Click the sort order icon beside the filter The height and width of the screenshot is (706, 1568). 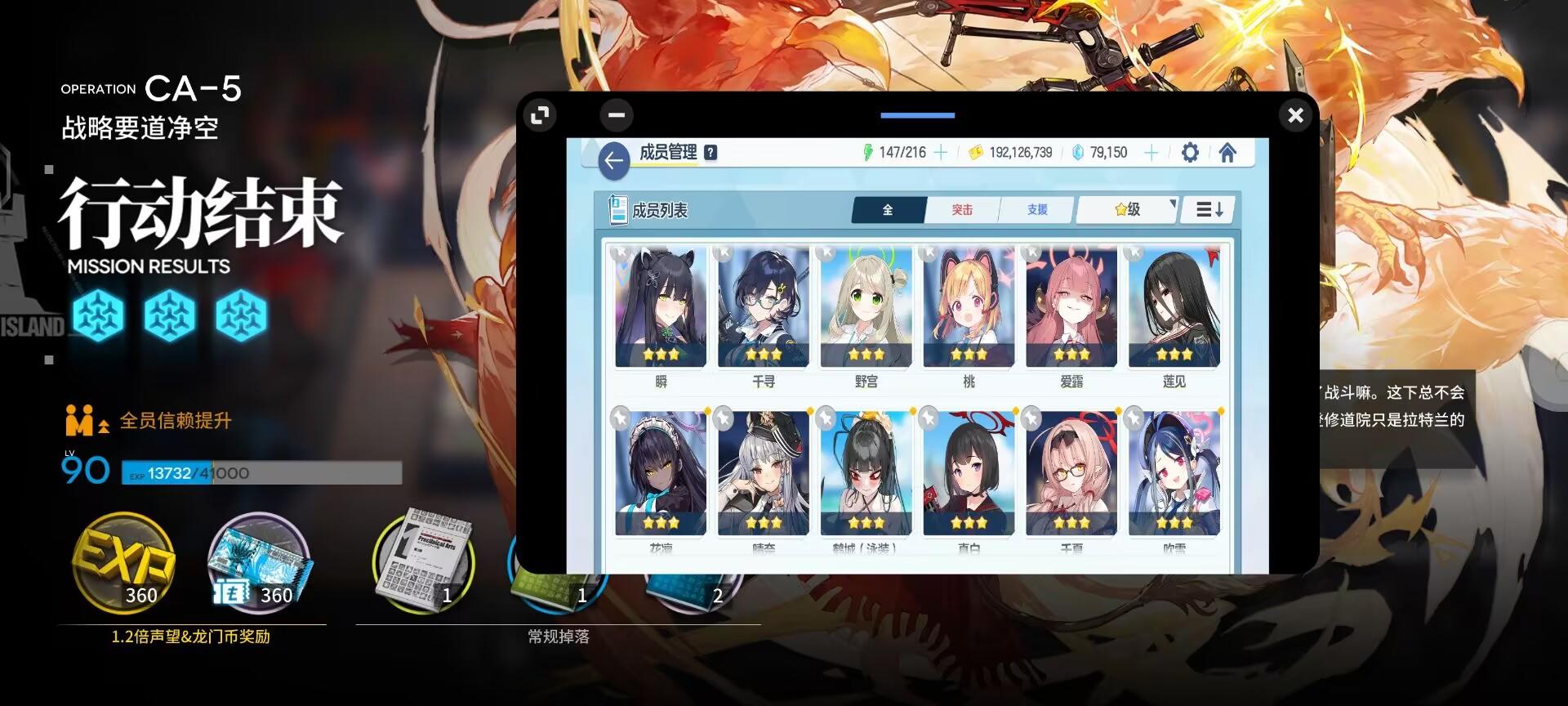point(1209,210)
